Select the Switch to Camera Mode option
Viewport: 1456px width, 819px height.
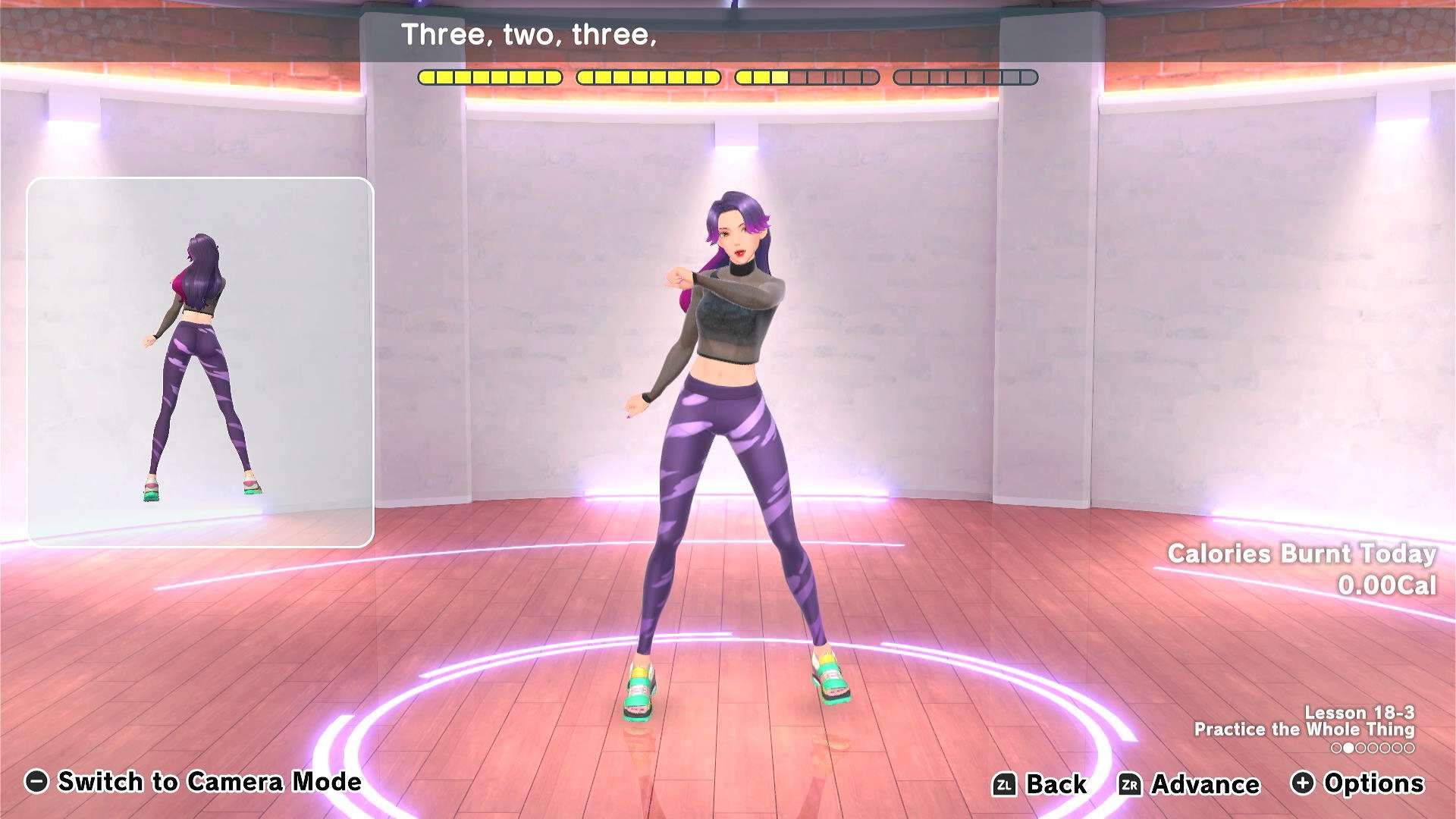tap(193, 782)
